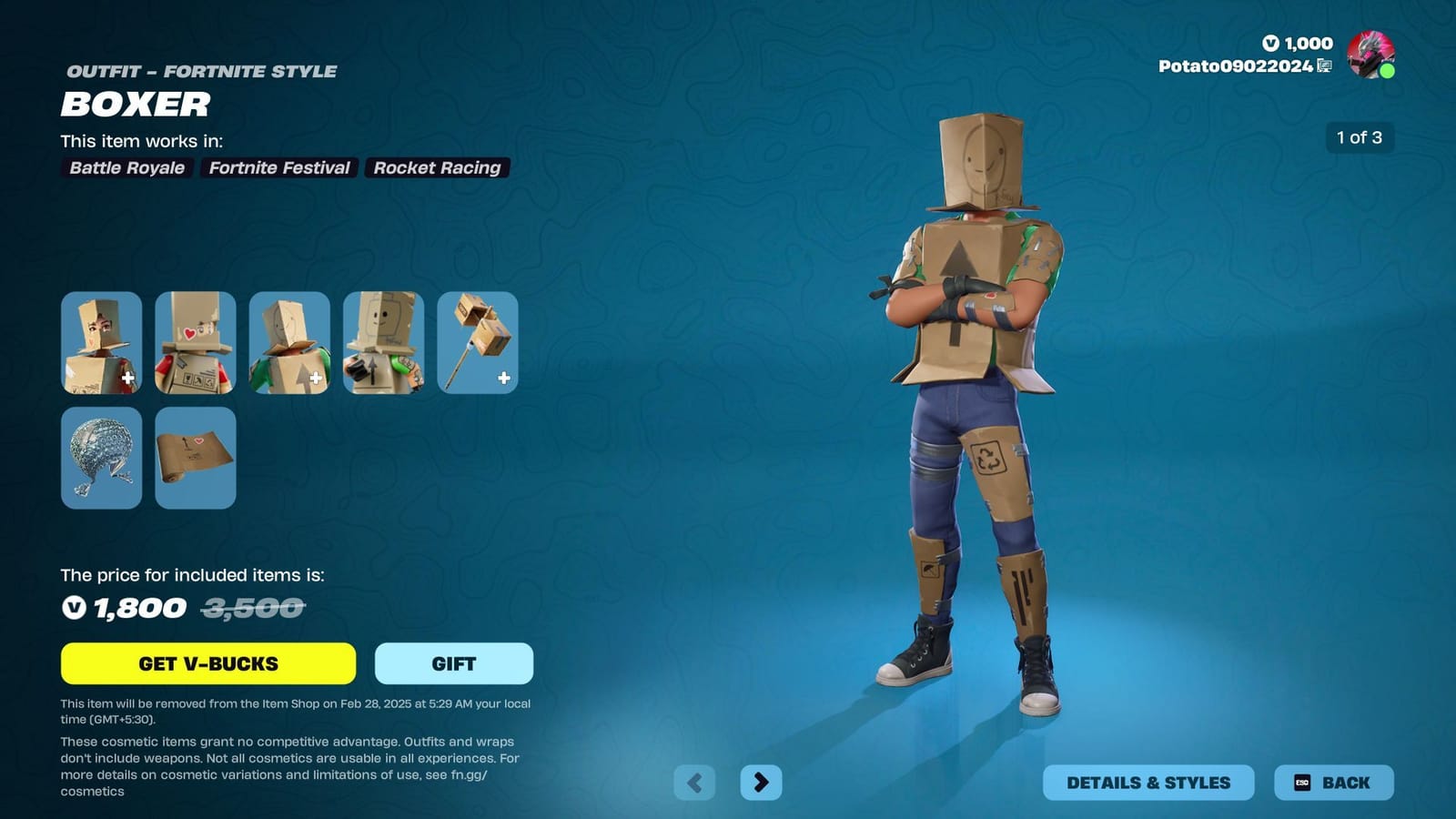Click the plus badge on the pickaxe thumbnail
This screenshot has width=1456, height=819.
tap(501, 378)
